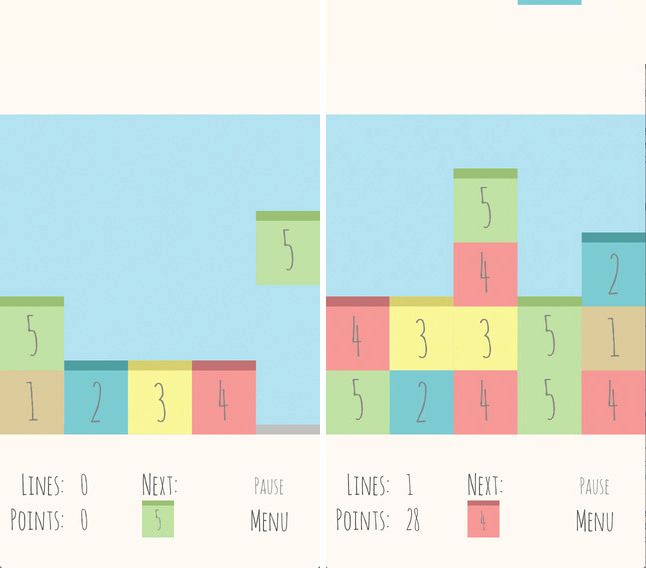Open Menu in the 28-points game
The width and height of the screenshot is (646, 568).
pos(594,521)
